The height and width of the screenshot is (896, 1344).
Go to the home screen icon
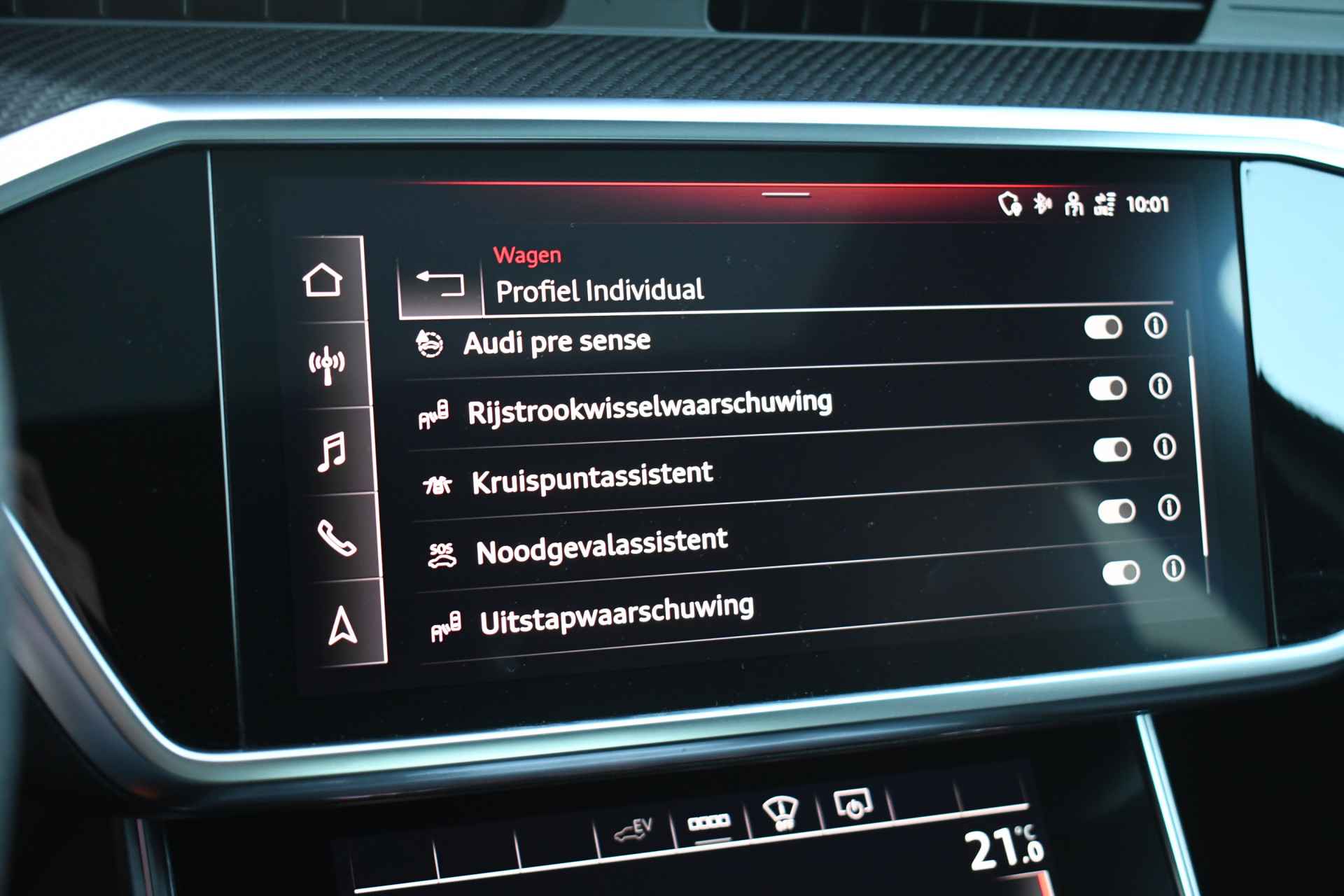click(x=323, y=281)
